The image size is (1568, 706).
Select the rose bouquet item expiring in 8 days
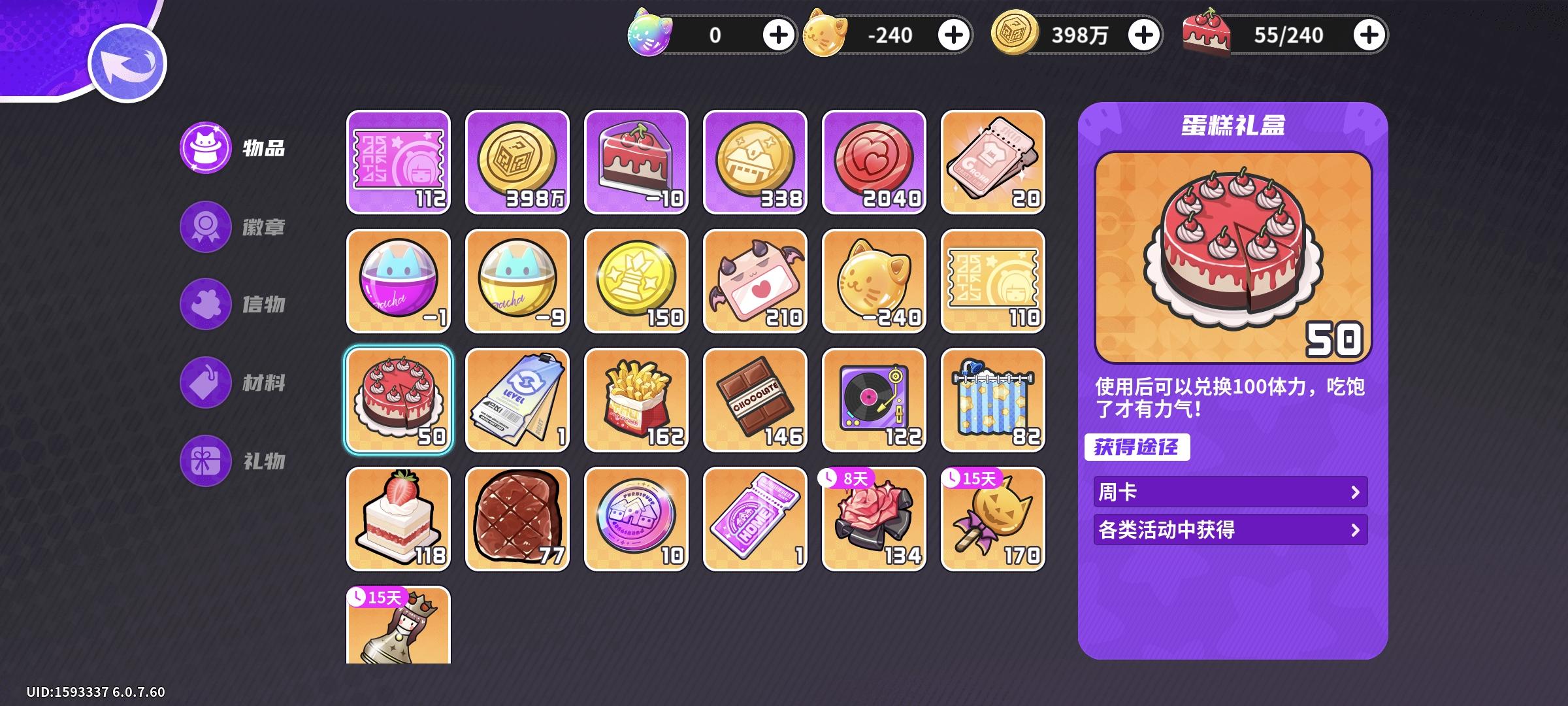click(874, 518)
